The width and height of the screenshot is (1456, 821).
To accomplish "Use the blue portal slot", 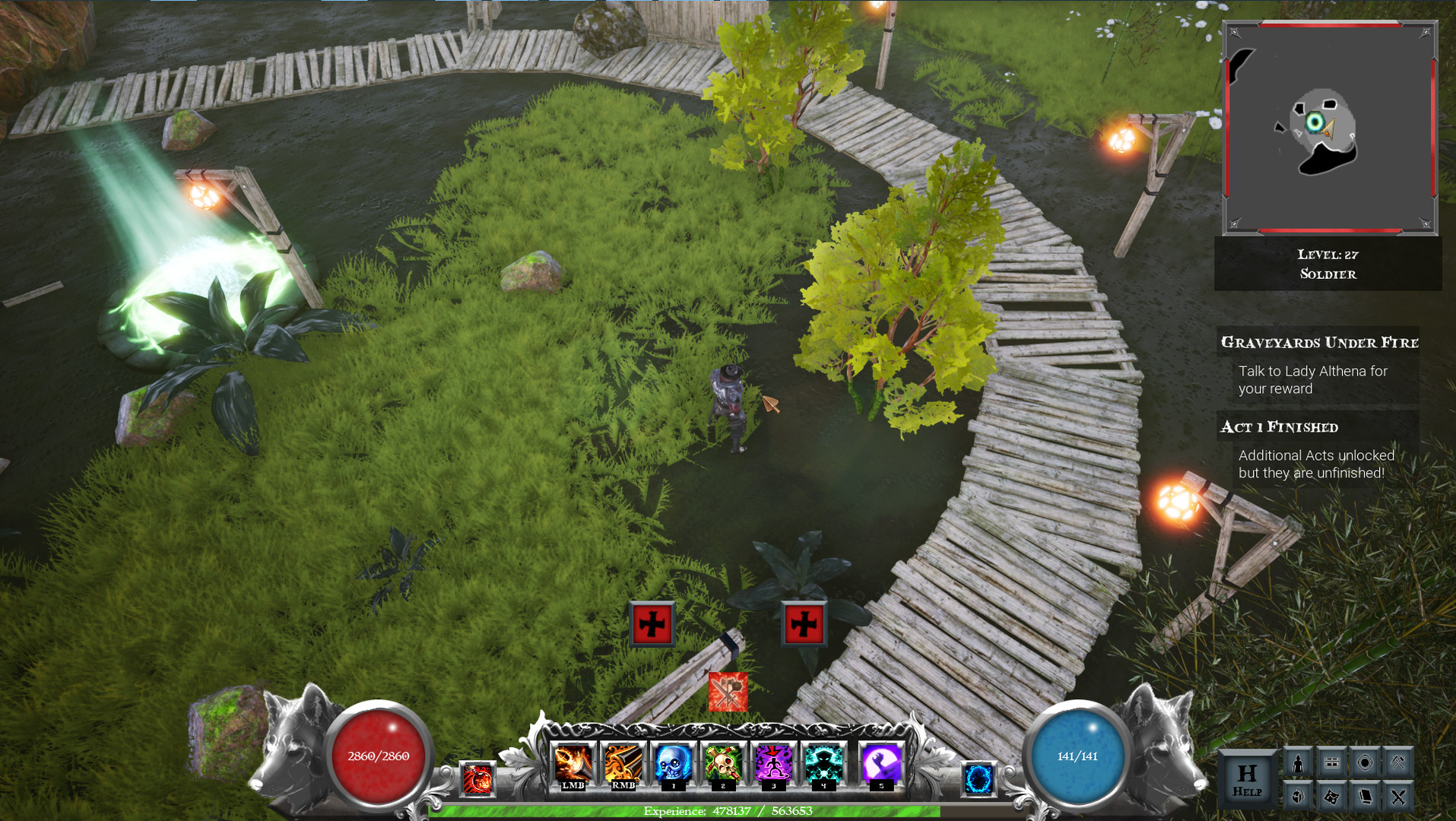I will tap(979, 779).
